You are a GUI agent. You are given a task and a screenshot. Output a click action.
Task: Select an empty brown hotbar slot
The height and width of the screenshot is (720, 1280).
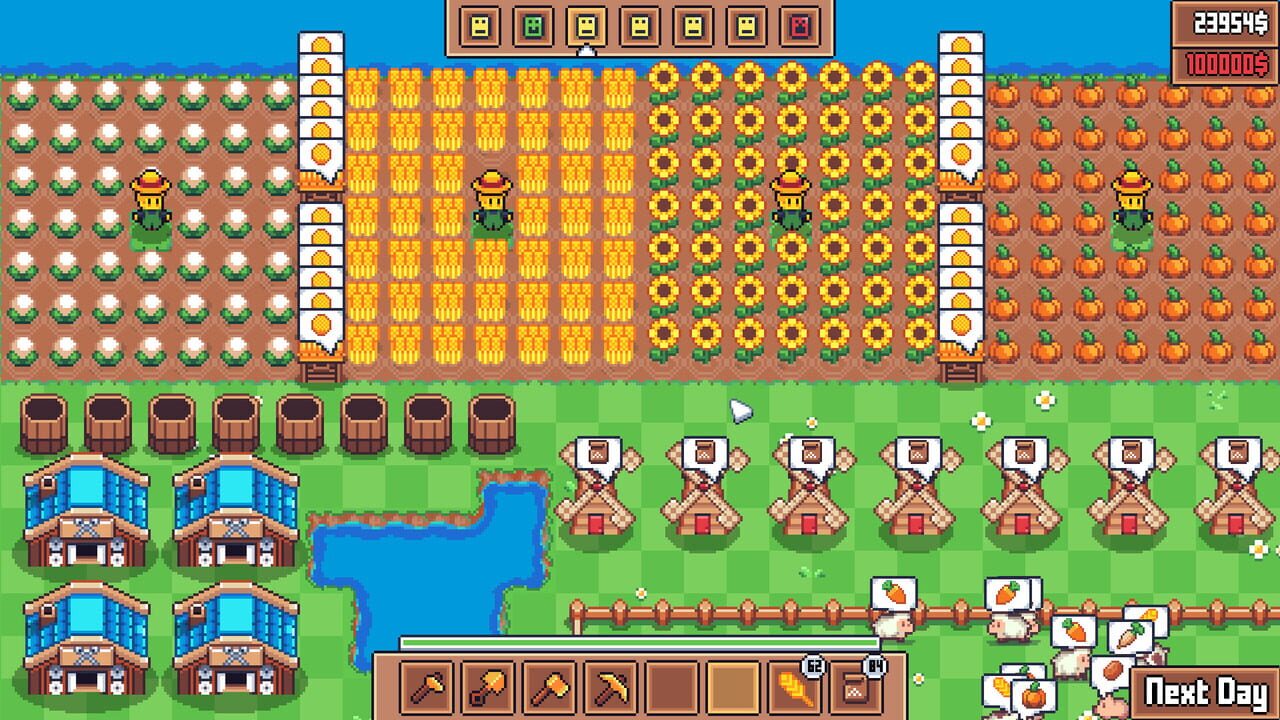coord(670,688)
